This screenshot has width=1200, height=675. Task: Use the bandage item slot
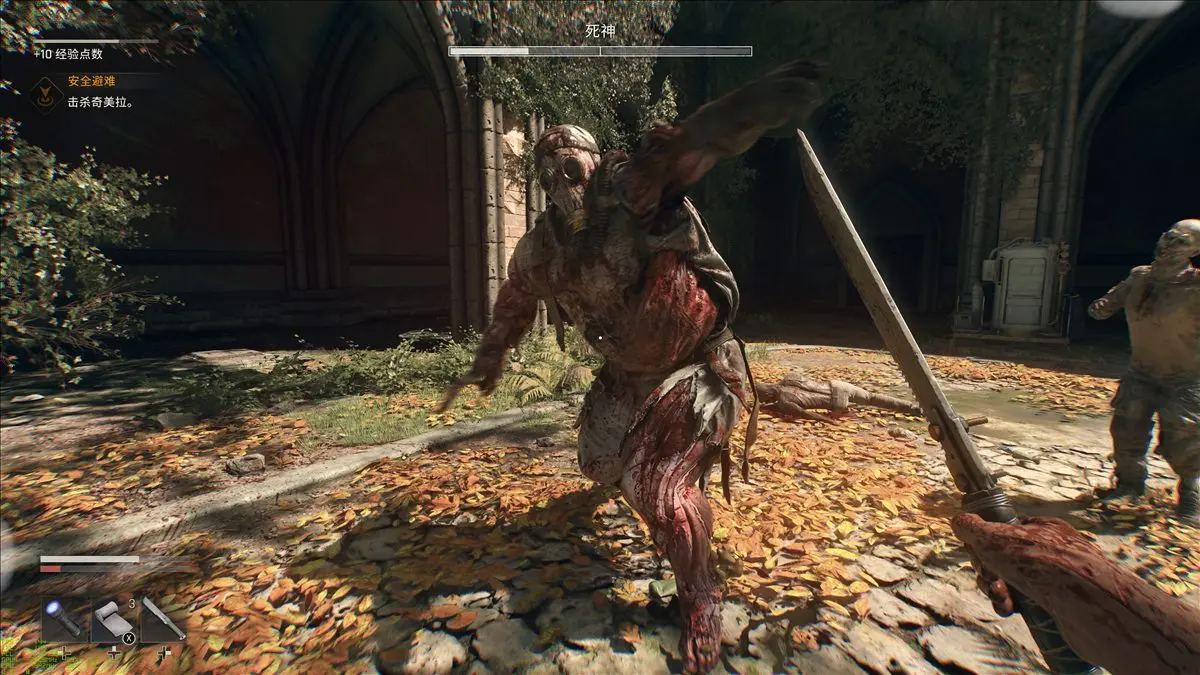[112, 619]
